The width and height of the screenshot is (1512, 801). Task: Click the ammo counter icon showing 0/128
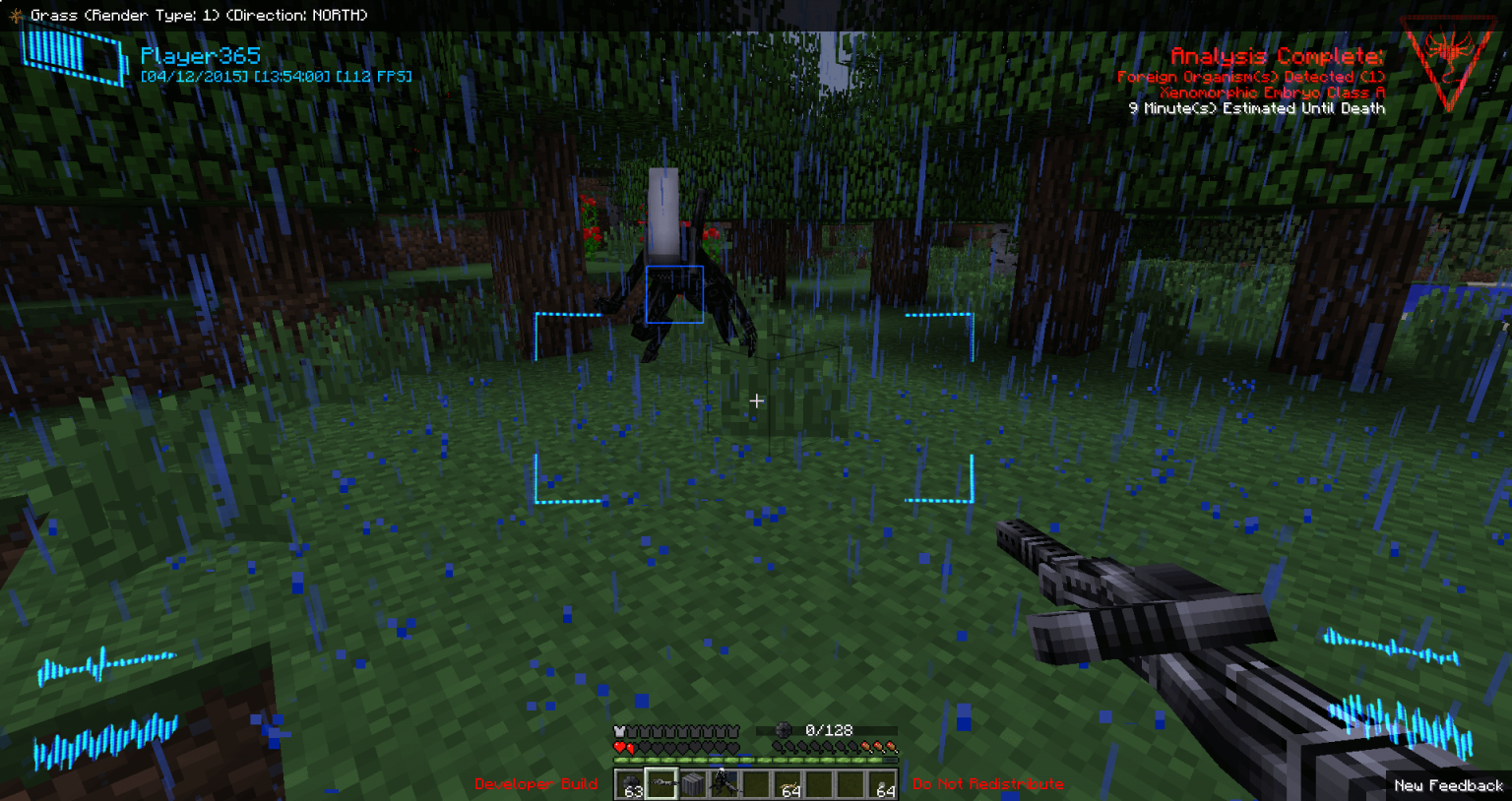point(783,730)
